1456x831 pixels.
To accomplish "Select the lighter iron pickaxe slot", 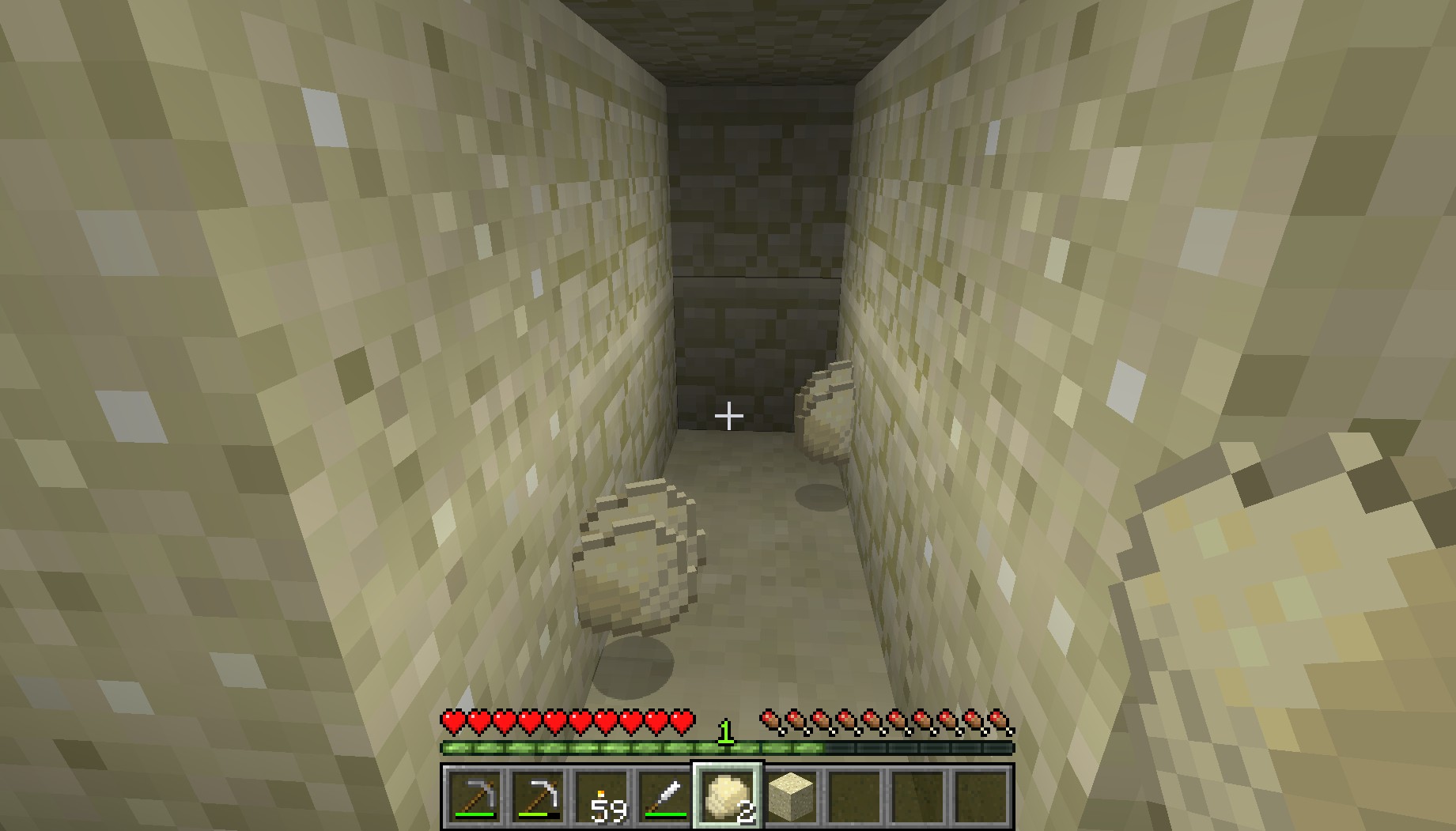I will pos(539,795).
